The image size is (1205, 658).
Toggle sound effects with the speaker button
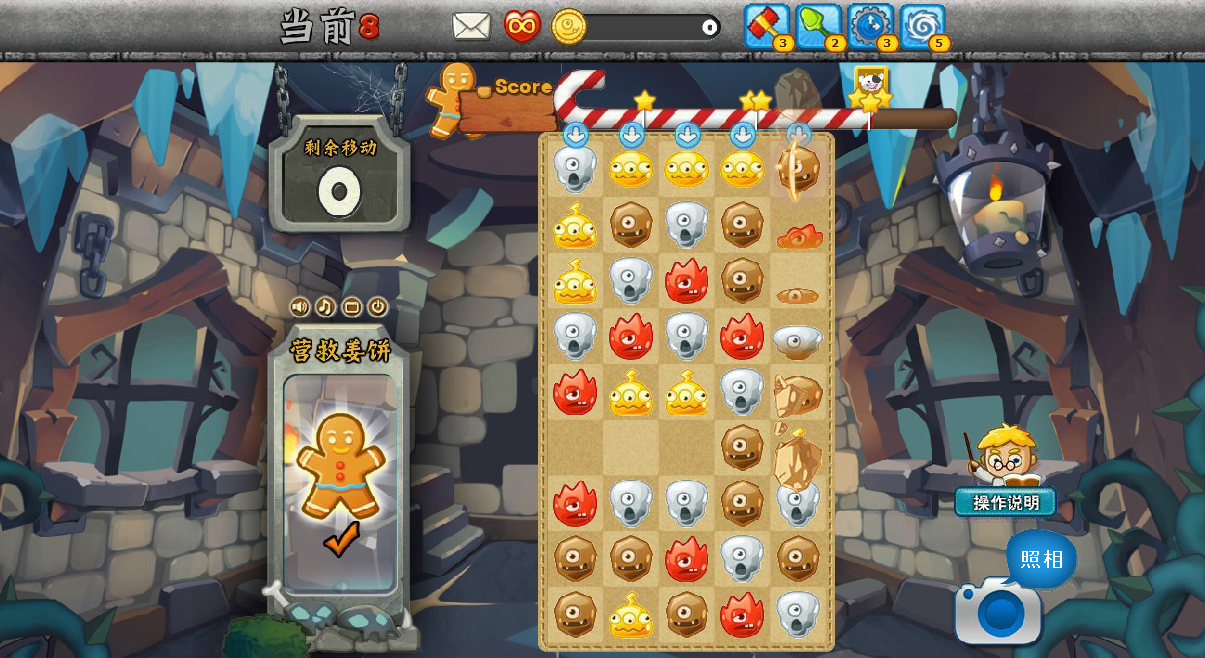pyautogui.click(x=299, y=307)
